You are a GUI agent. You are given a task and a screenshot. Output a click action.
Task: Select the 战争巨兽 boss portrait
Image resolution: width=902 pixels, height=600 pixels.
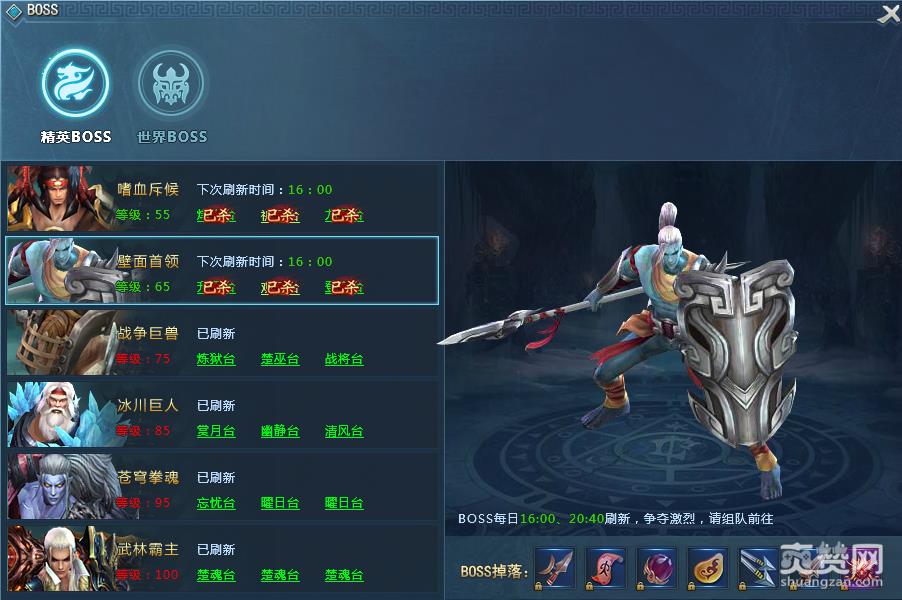pyautogui.click(x=59, y=342)
